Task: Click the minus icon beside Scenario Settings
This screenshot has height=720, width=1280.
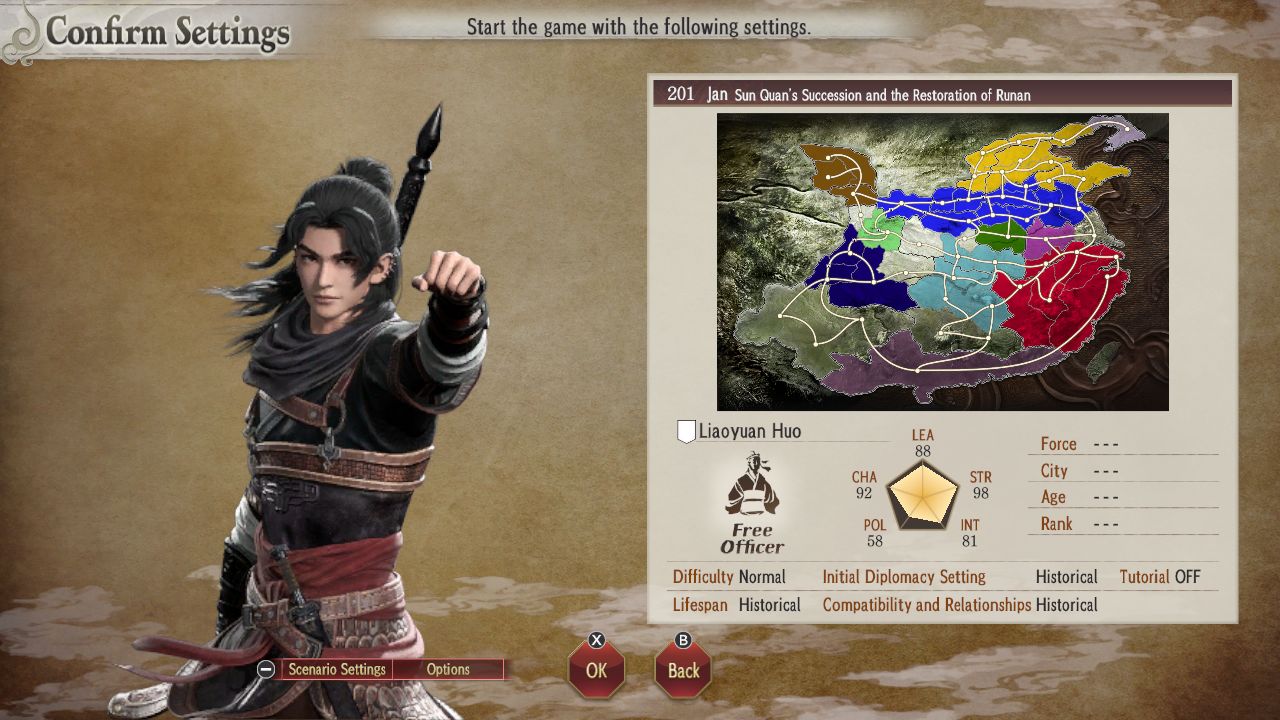Action: point(264,669)
